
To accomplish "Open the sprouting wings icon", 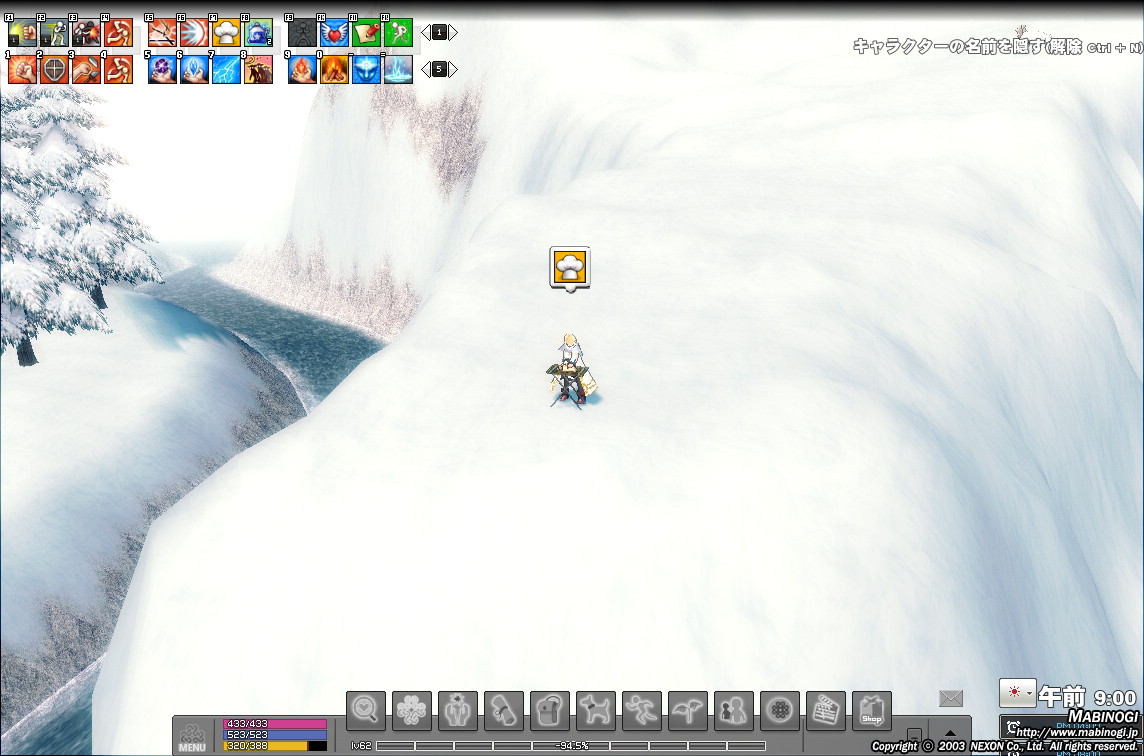I will coord(687,711).
